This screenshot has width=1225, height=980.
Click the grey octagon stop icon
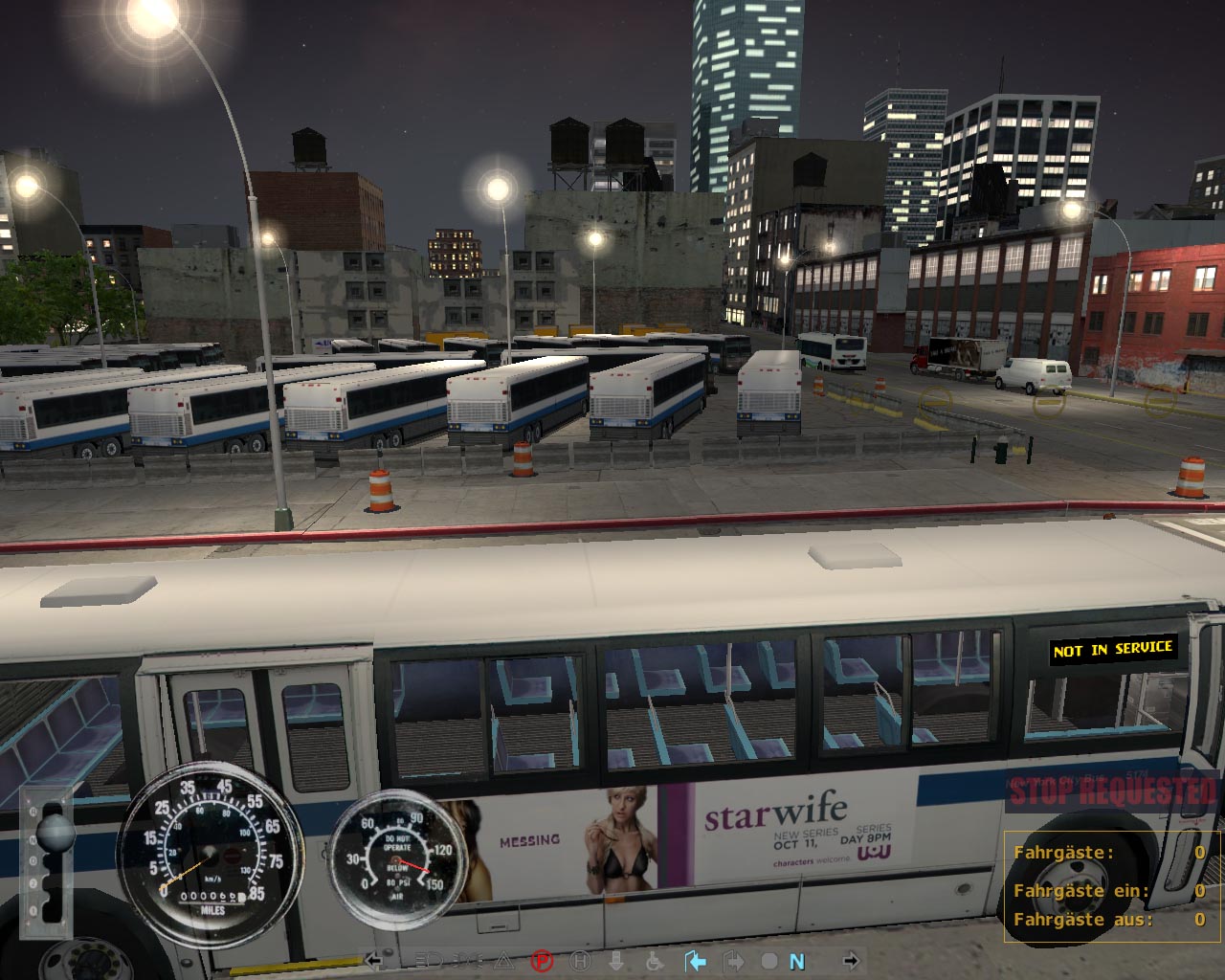(x=768, y=961)
